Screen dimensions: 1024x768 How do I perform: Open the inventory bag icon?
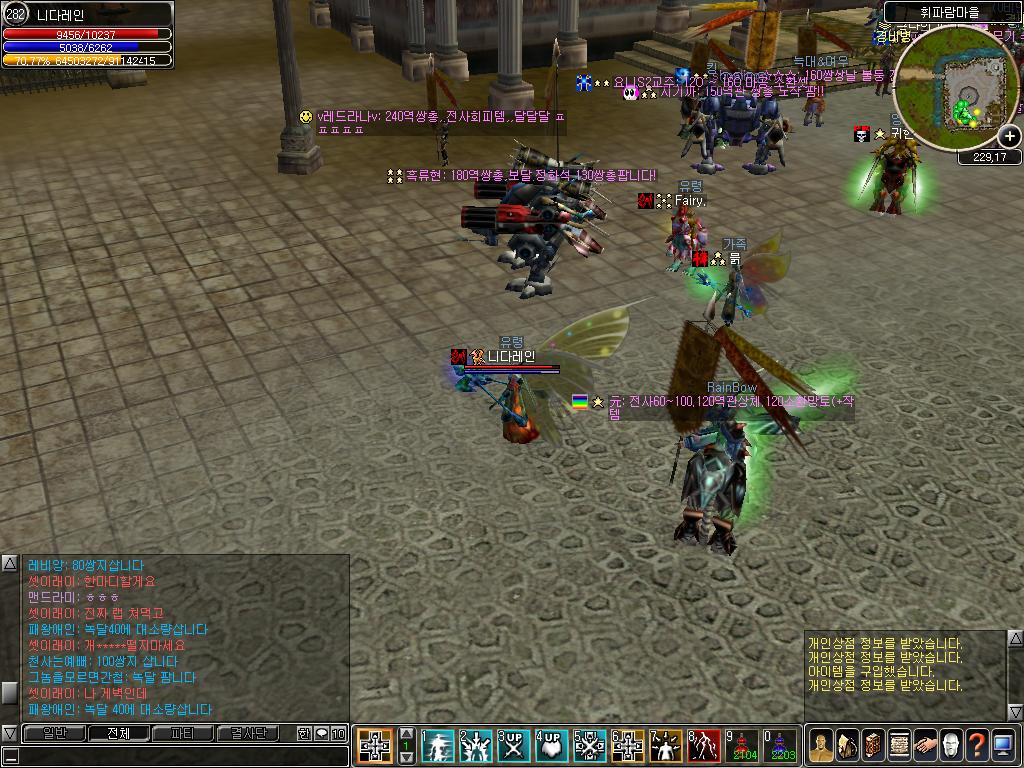click(847, 745)
